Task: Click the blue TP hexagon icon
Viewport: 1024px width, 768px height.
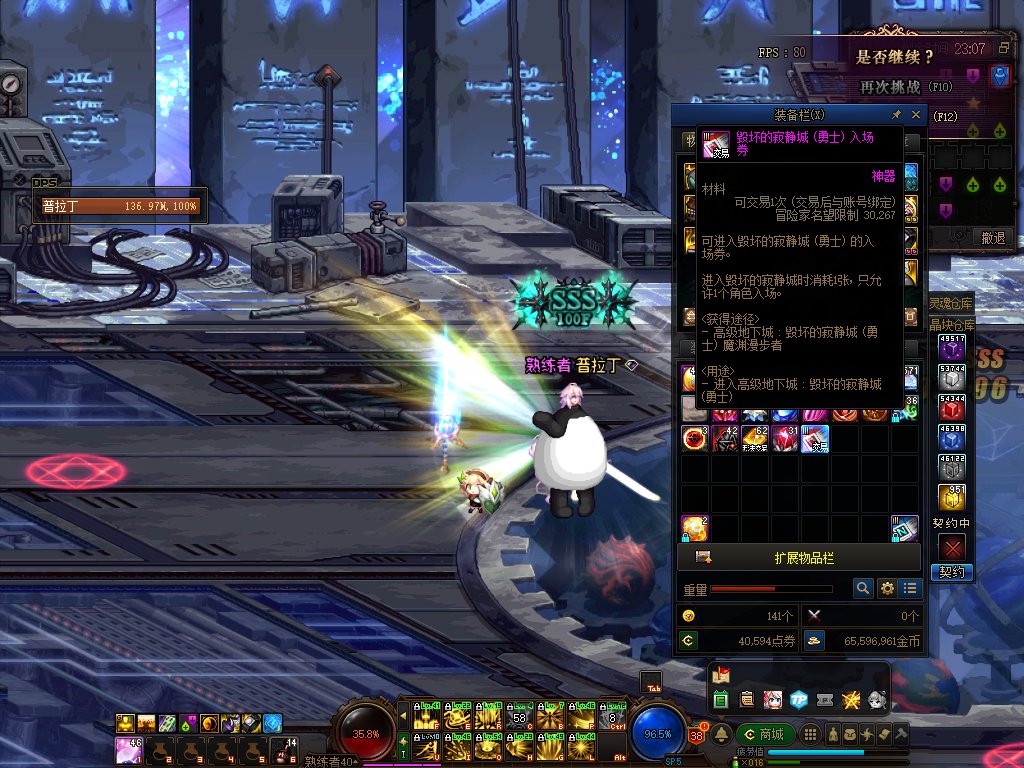Action: (x=798, y=699)
